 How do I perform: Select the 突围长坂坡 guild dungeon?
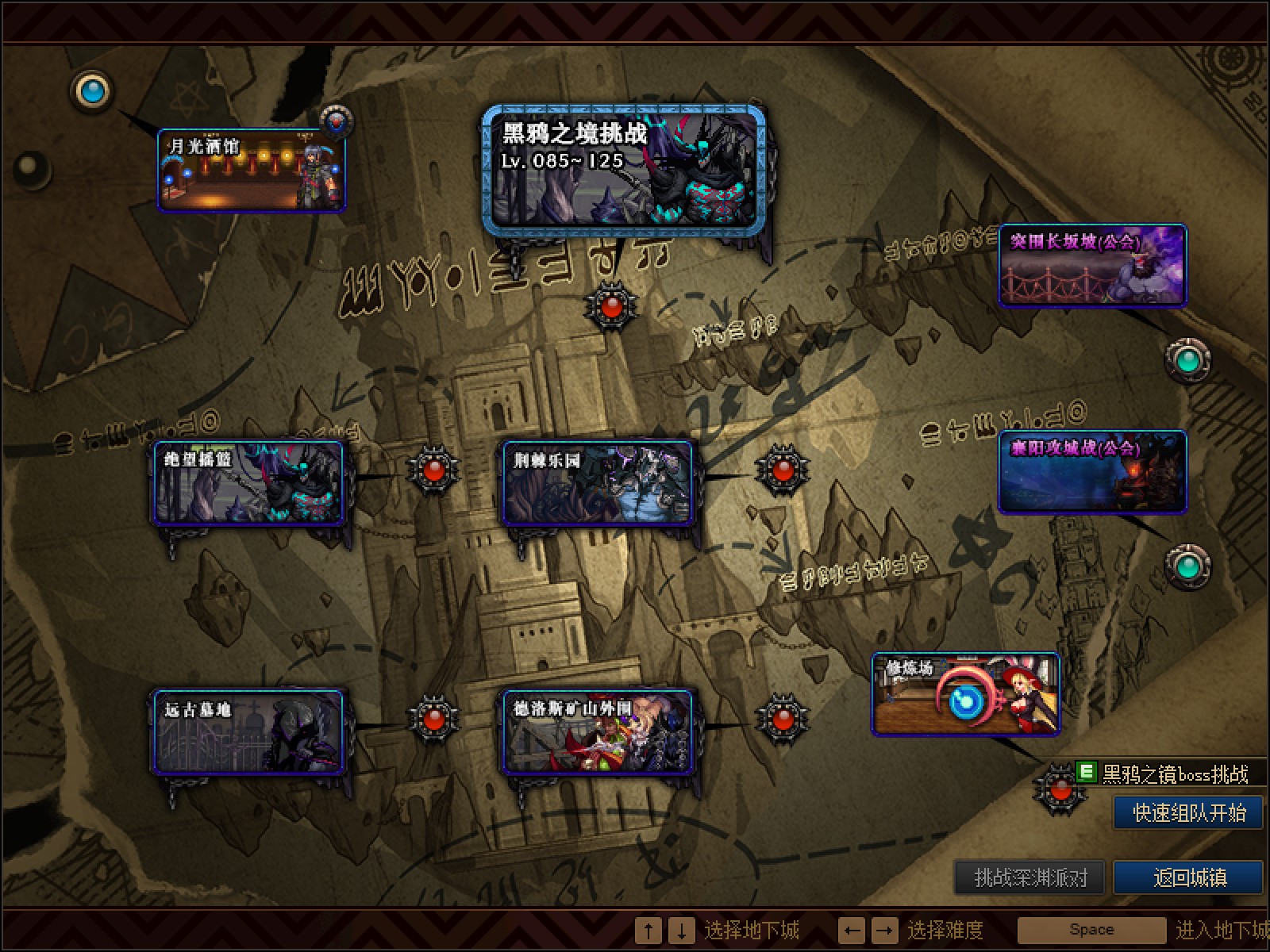(x=1093, y=266)
